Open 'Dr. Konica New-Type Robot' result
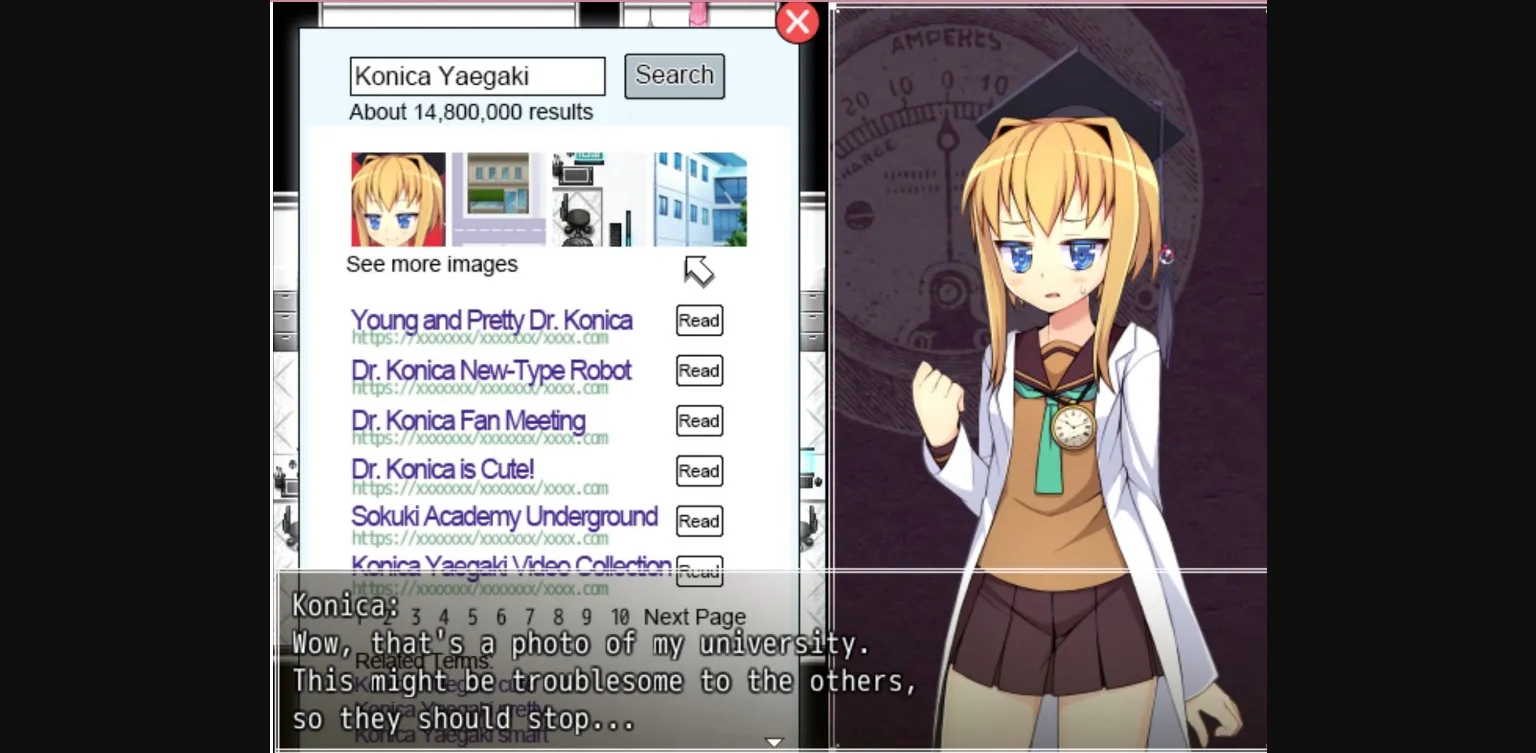This screenshot has height=753, width=1536. tap(489, 370)
